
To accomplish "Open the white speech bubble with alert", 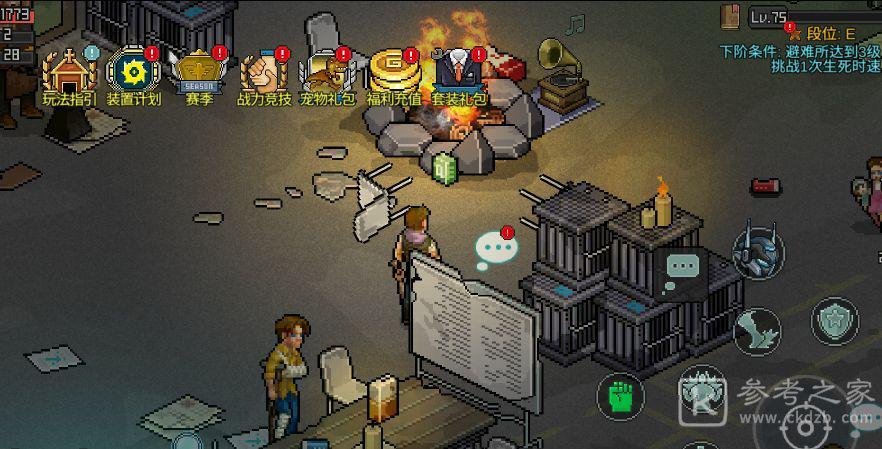I will pyautogui.click(x=495, y=249).
